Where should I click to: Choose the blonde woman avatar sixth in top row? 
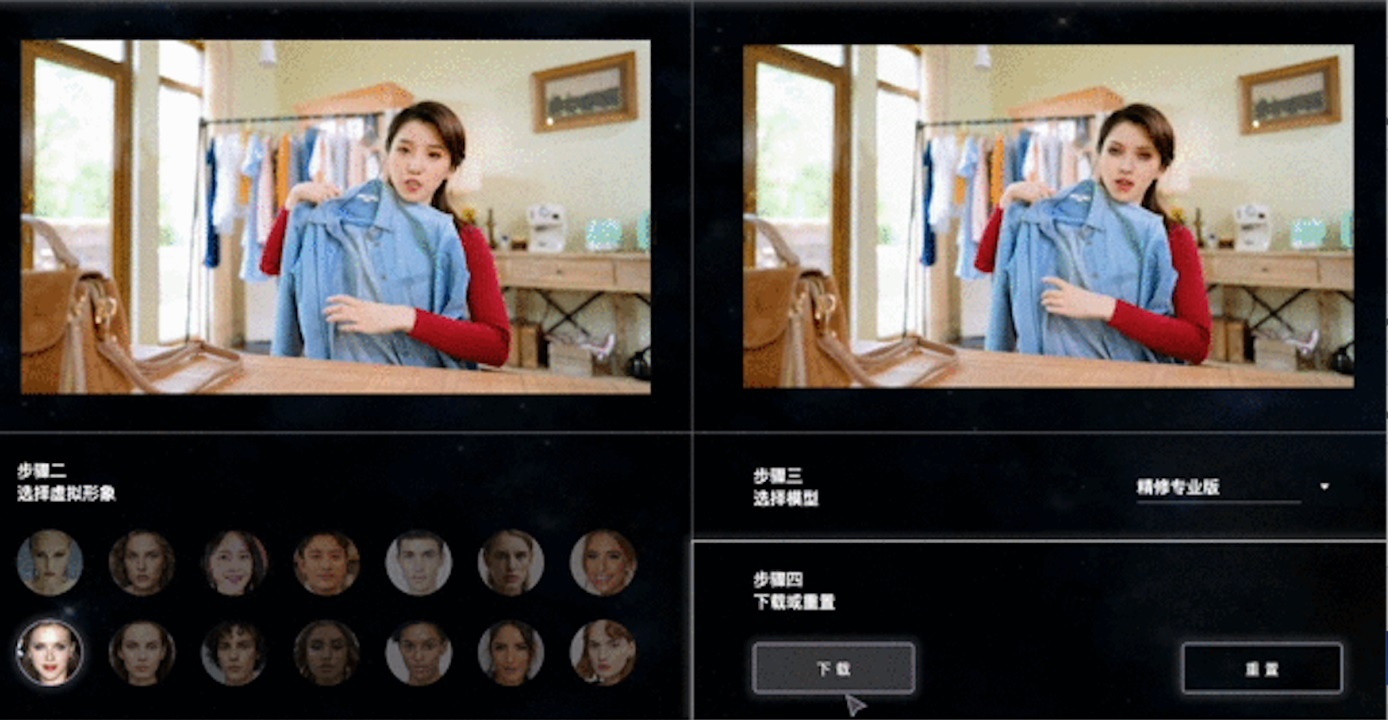512,563
